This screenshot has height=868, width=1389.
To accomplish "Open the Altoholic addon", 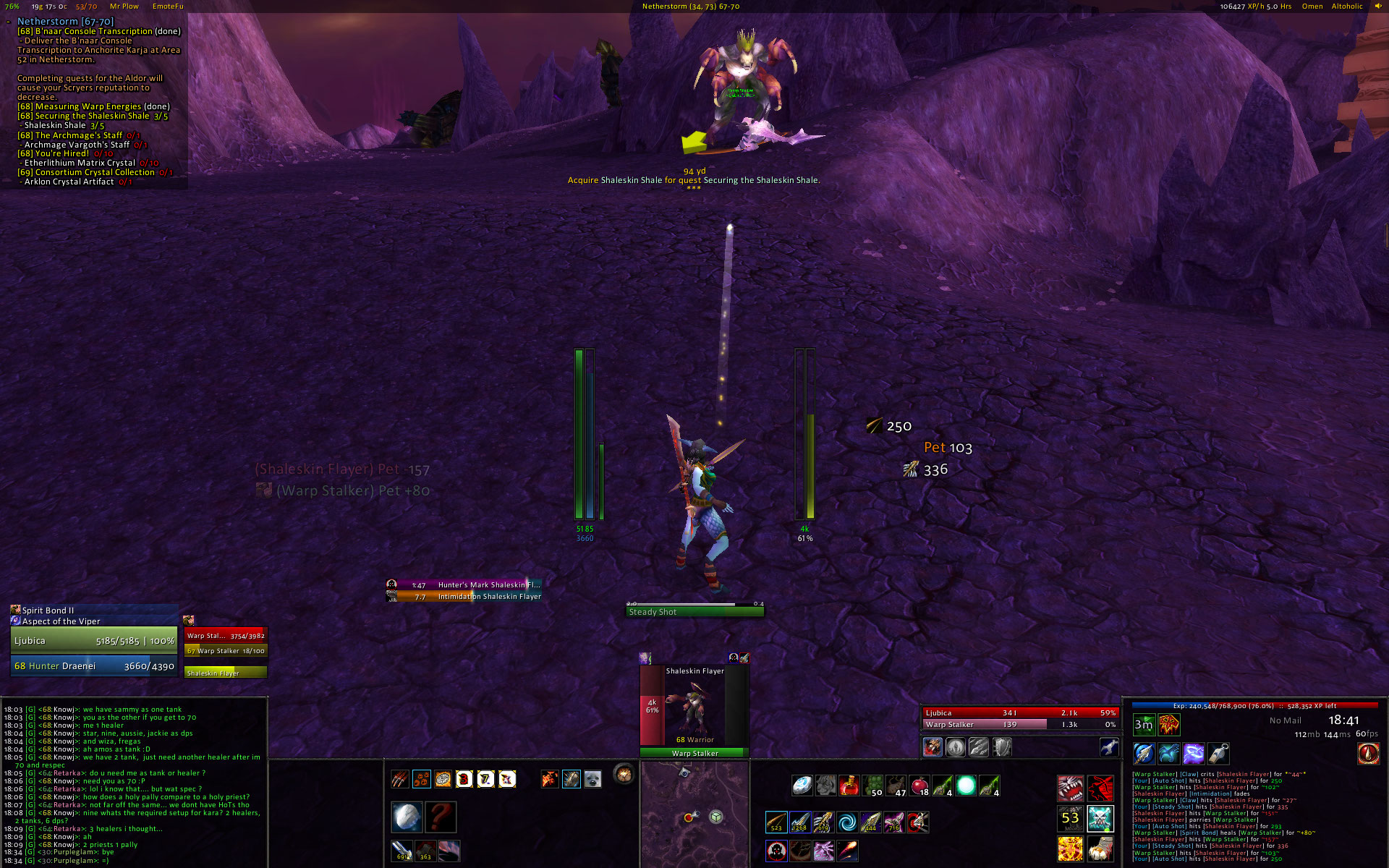I will click(x=1347, y=7).
